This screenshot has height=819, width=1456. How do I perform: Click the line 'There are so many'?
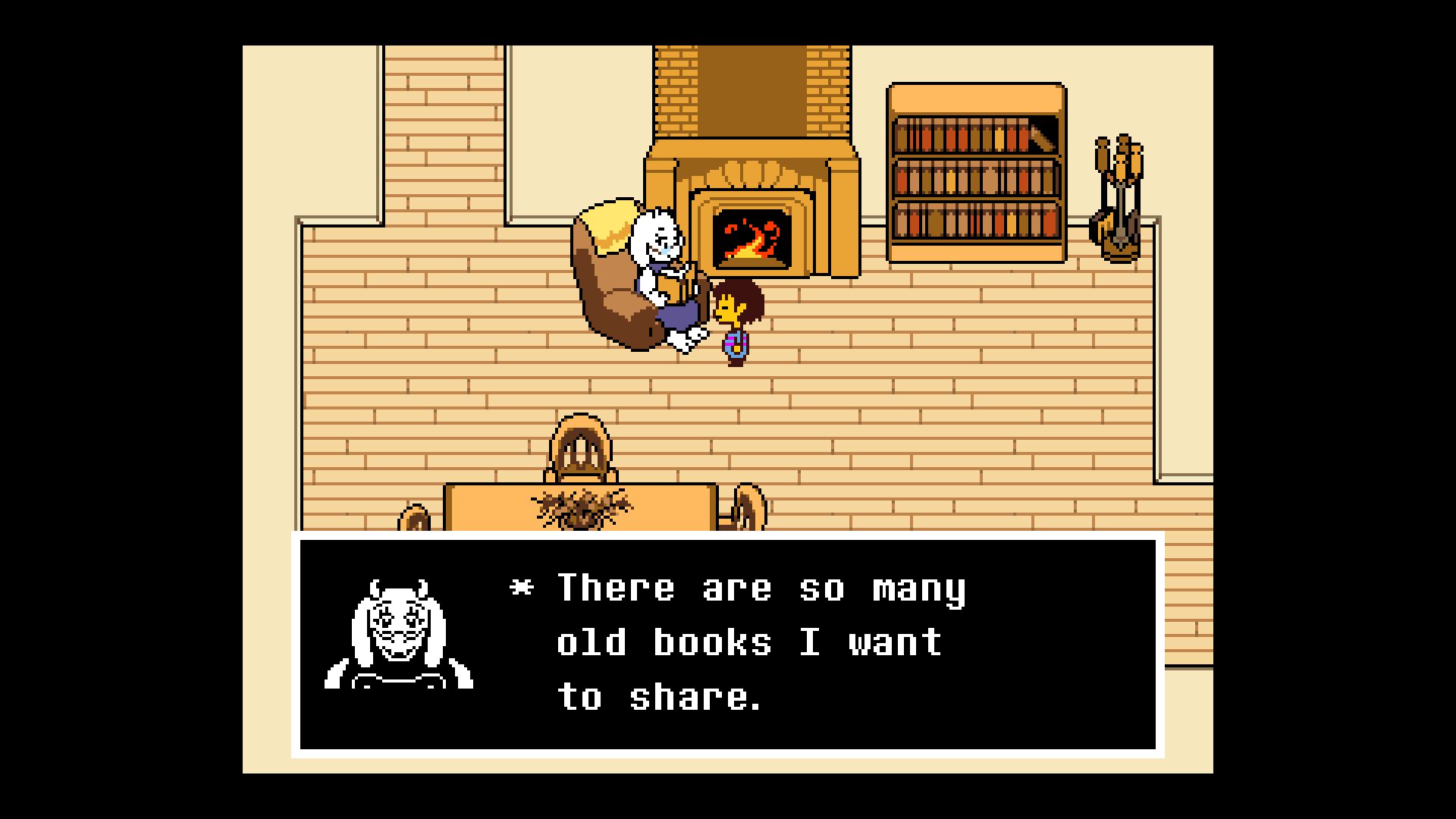(x=758, y=588)
